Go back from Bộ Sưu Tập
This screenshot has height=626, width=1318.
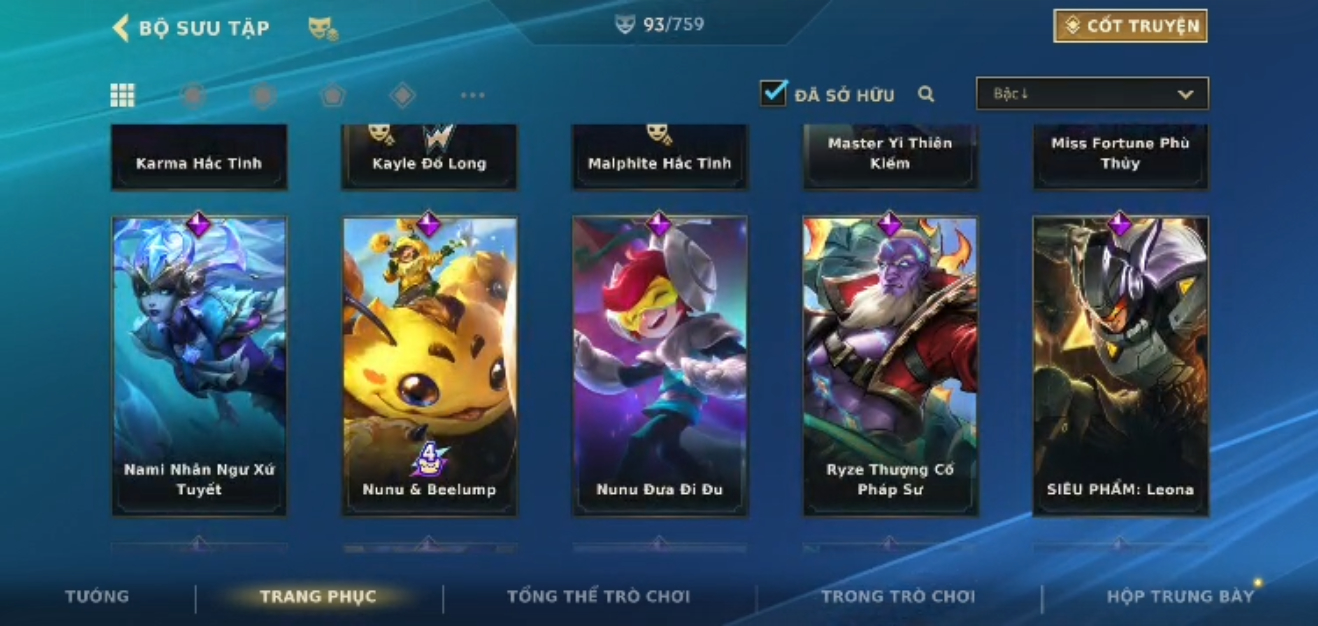[122, 28]
